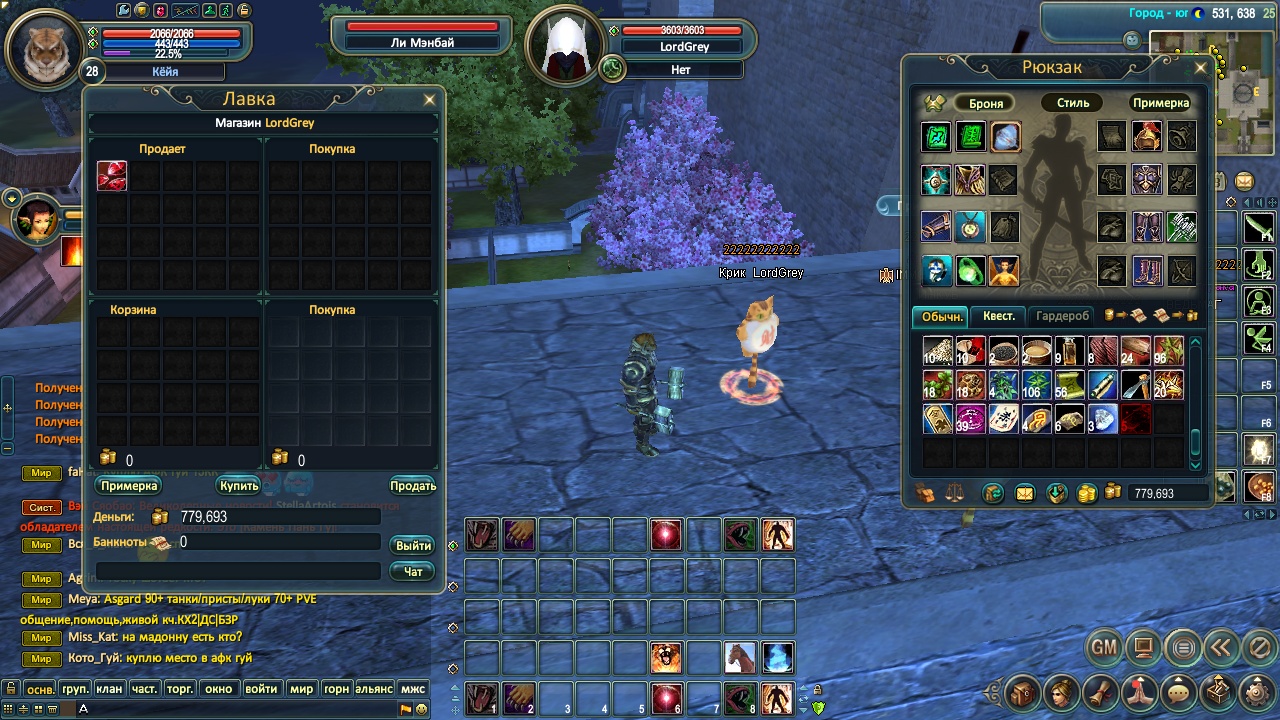Screen dimensions: 1280x720
Task: Switch to the Броня equipment view
Action: [x=986, y=103]
